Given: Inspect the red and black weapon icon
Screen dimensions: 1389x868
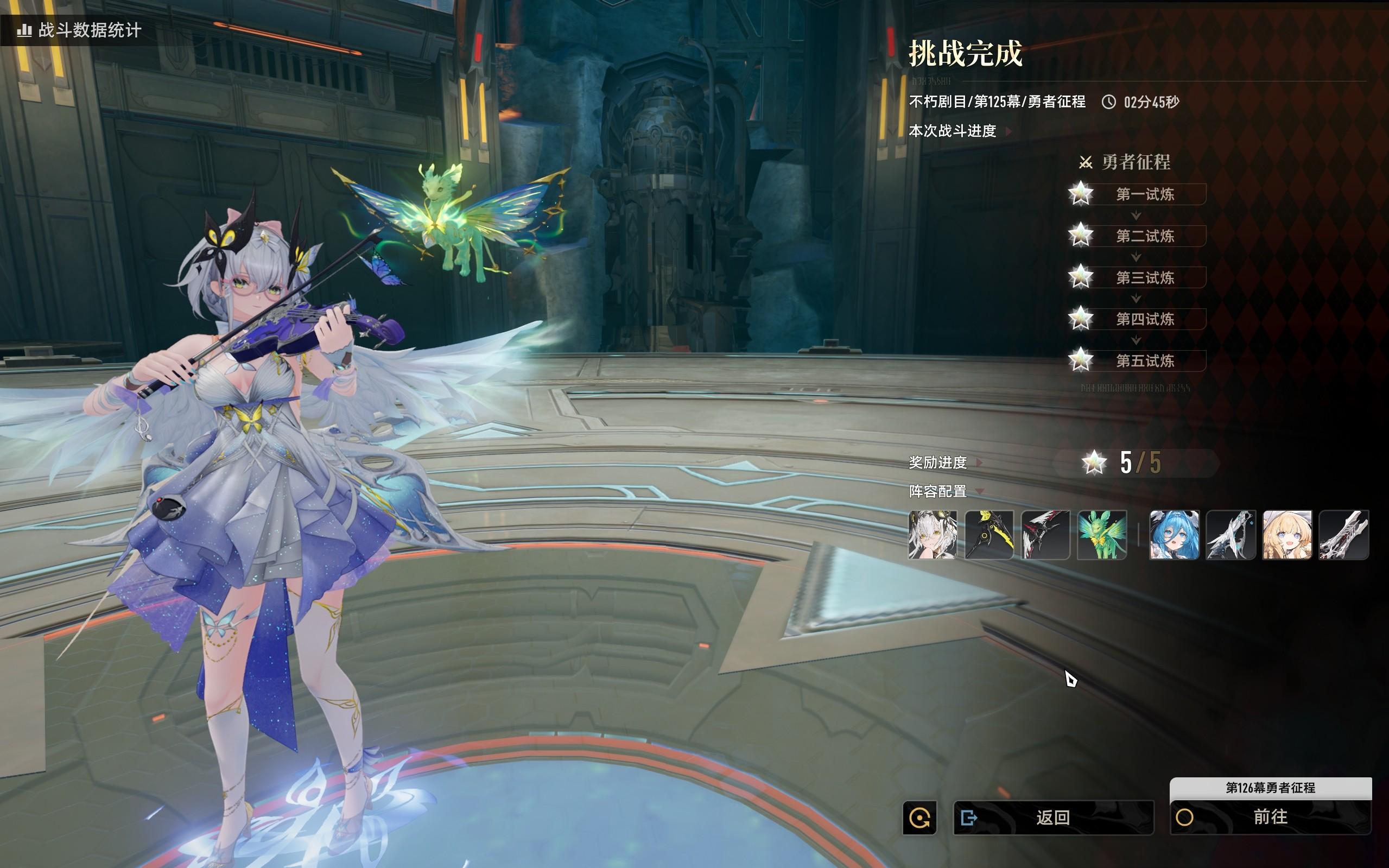Looking at the screenshot, I should tap(1045, 535).
